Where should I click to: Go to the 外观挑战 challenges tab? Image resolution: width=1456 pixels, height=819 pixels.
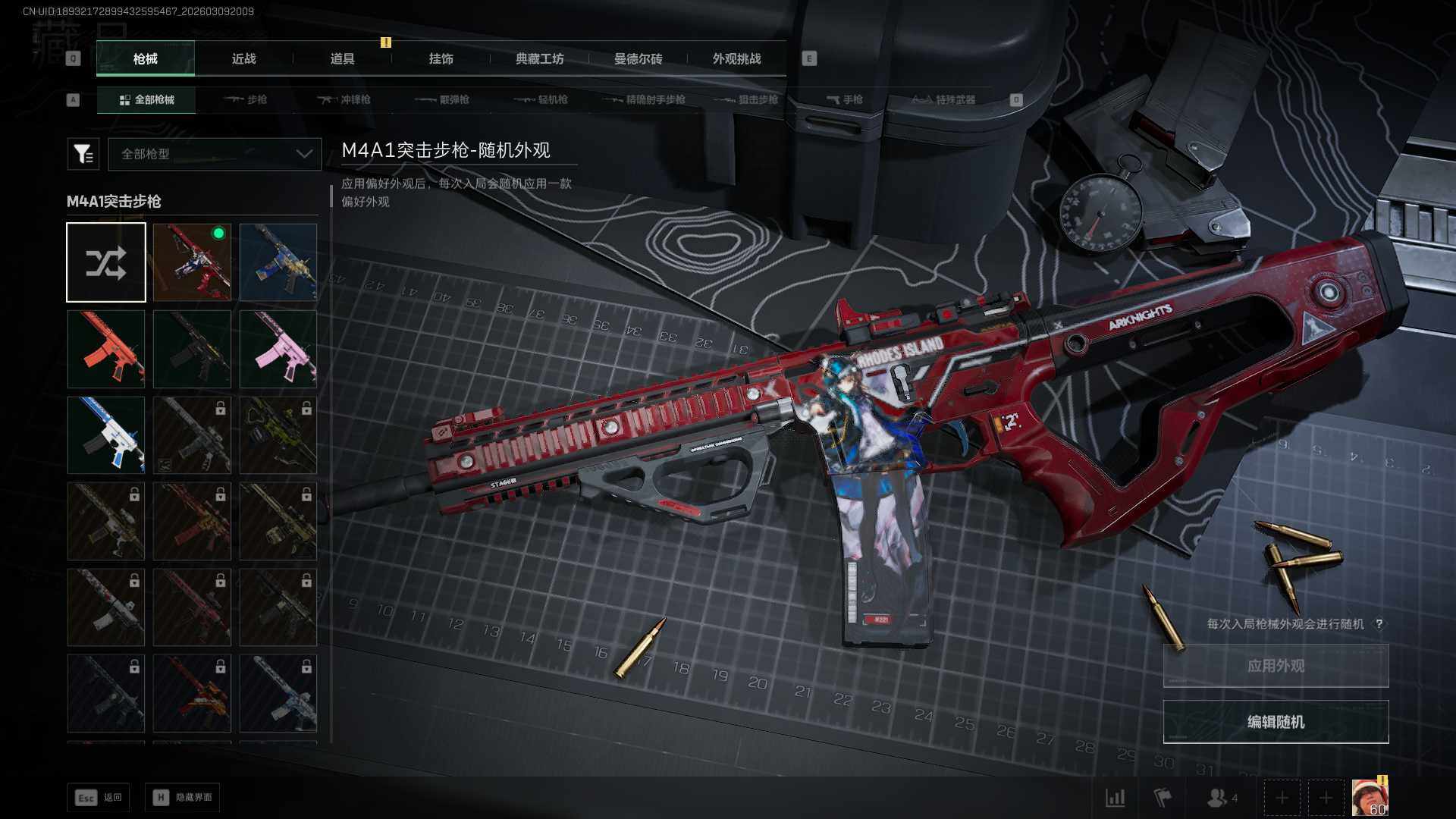(x=736, y=59)
